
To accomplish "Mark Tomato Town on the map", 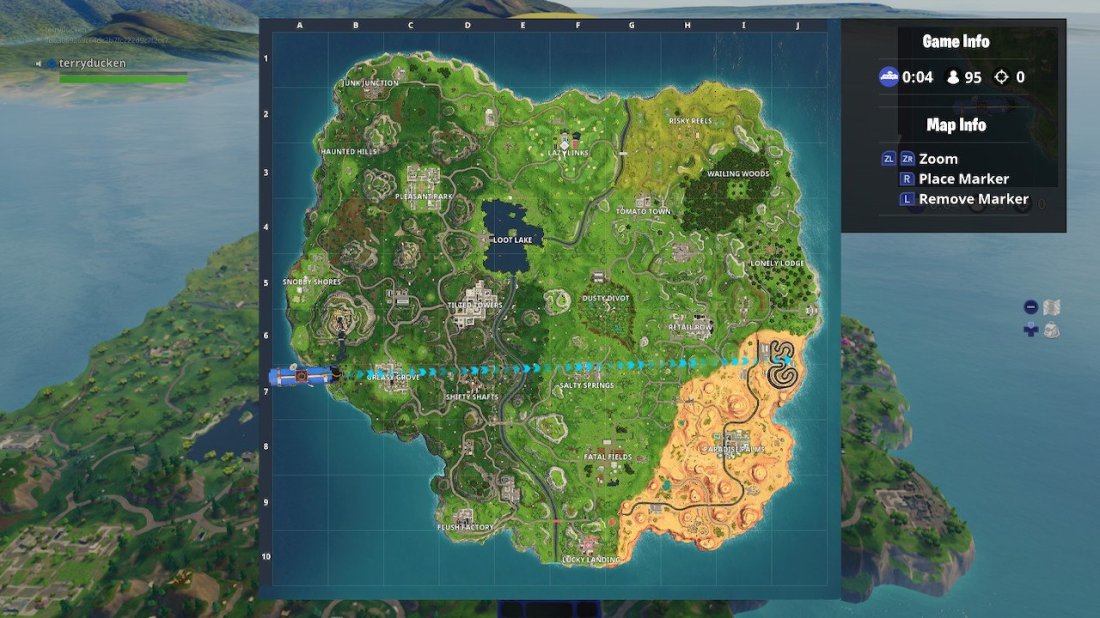I will pyautogui.click(x=643, y=211).
